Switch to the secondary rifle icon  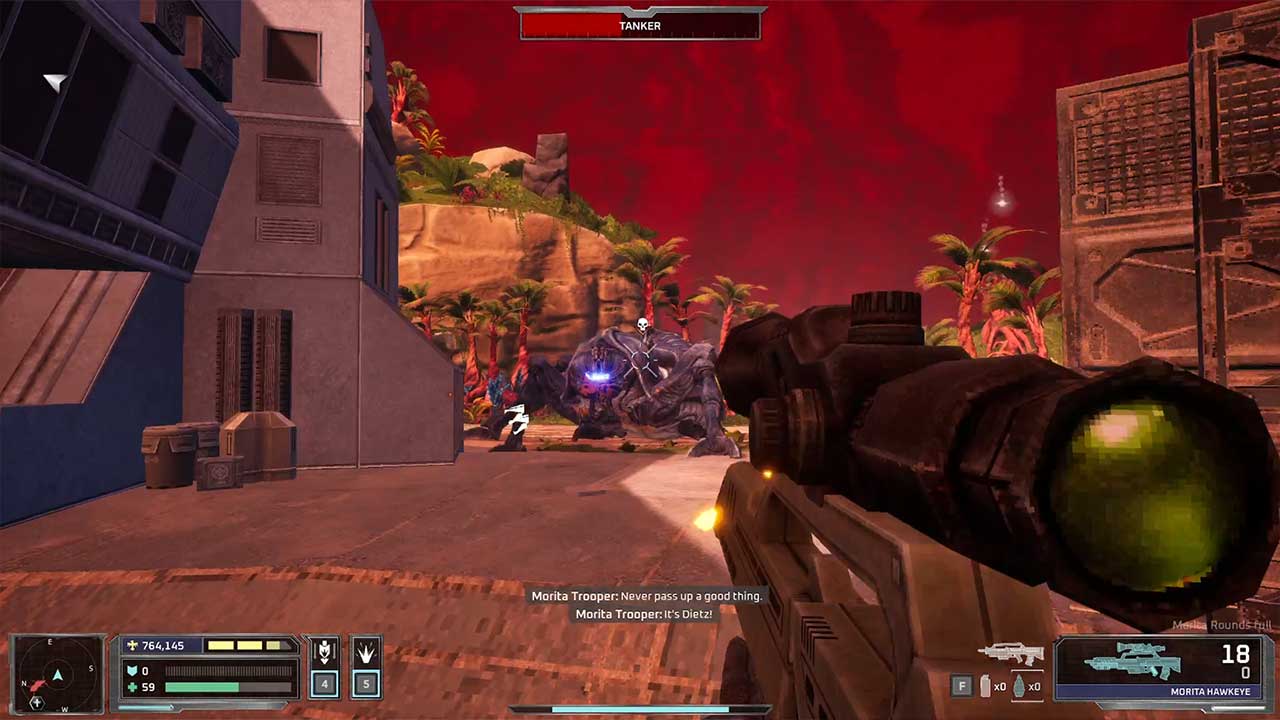1010,654
